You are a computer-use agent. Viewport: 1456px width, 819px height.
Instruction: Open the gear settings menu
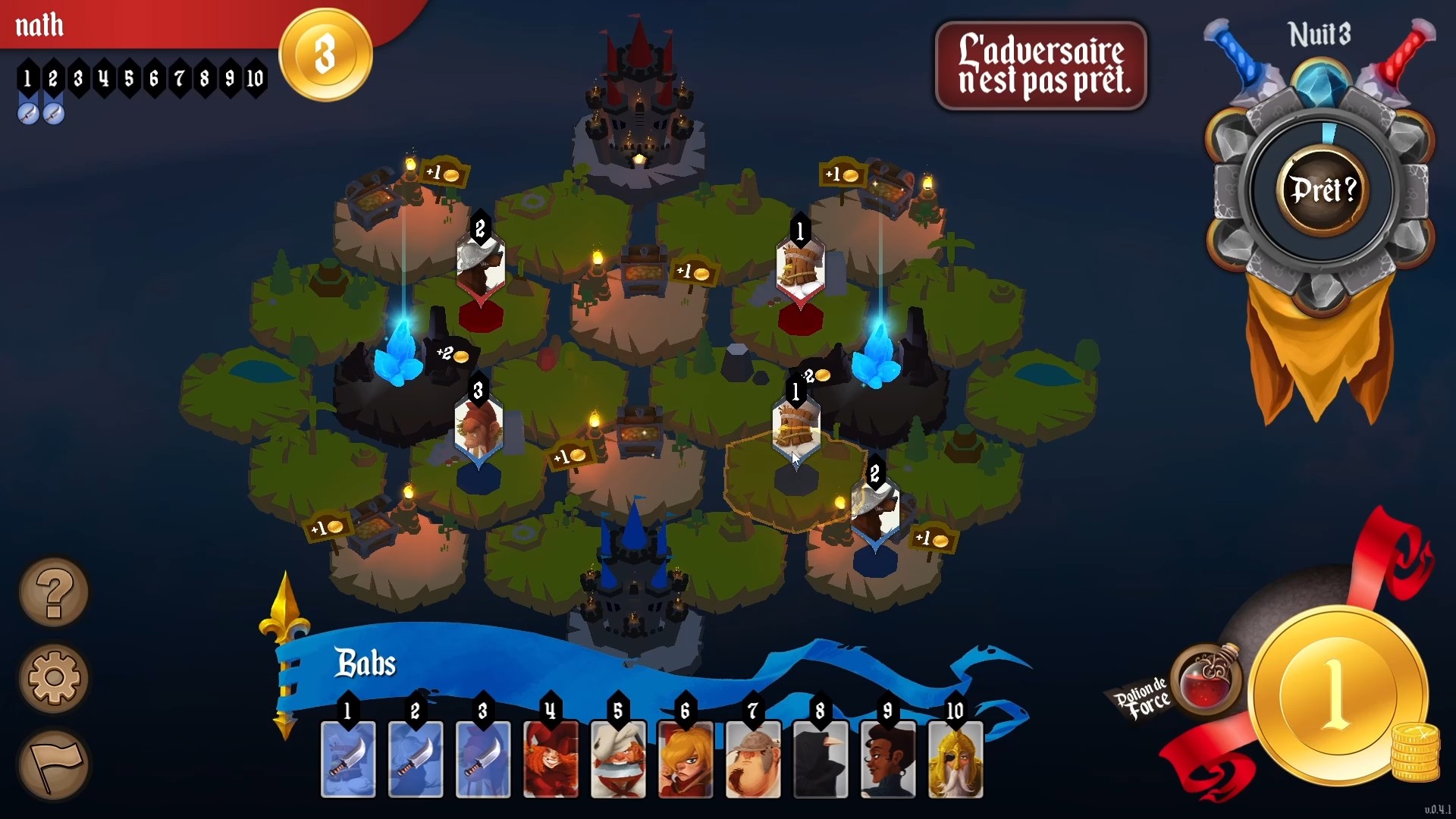(x=54, y=677)
